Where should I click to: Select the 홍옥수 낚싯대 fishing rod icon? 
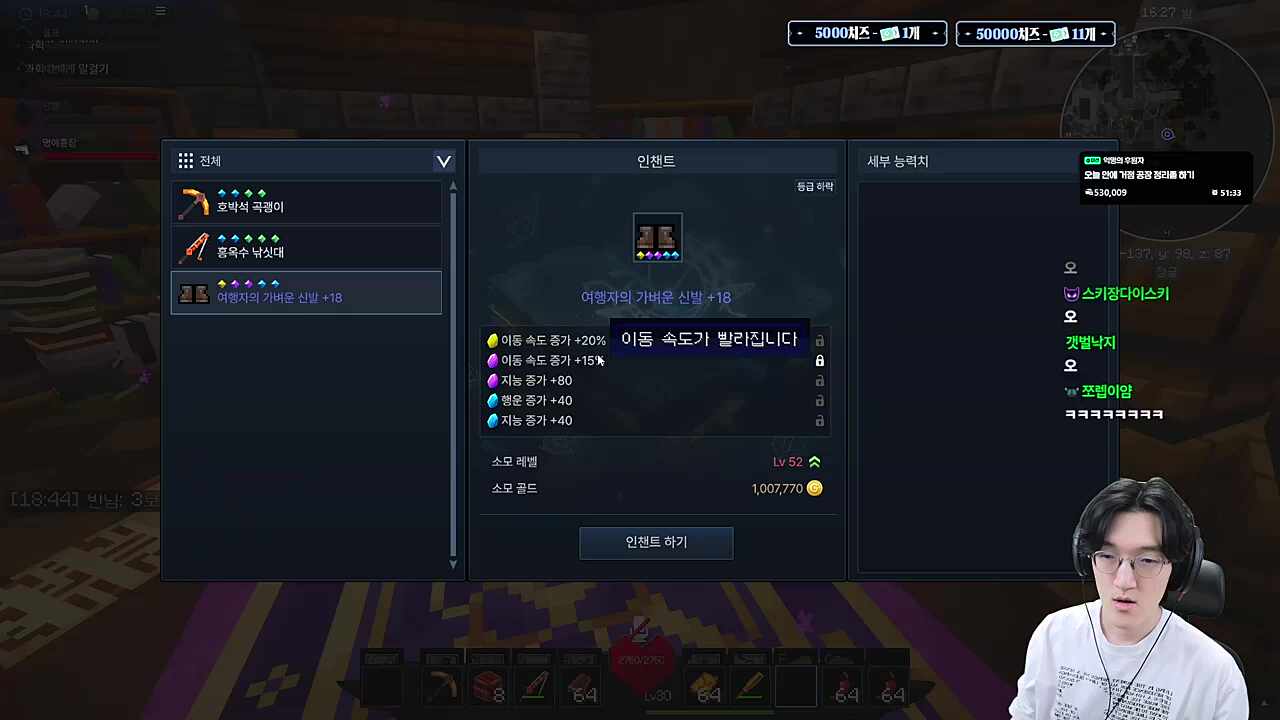(x=195, y=248)
